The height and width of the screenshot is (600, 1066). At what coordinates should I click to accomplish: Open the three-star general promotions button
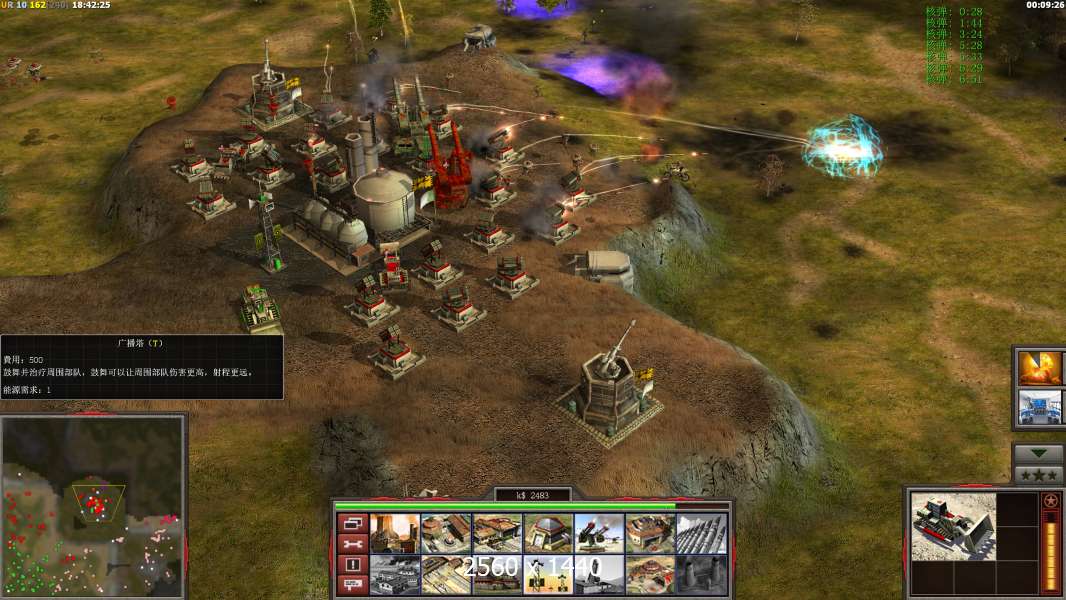(x=1039, y=475)
